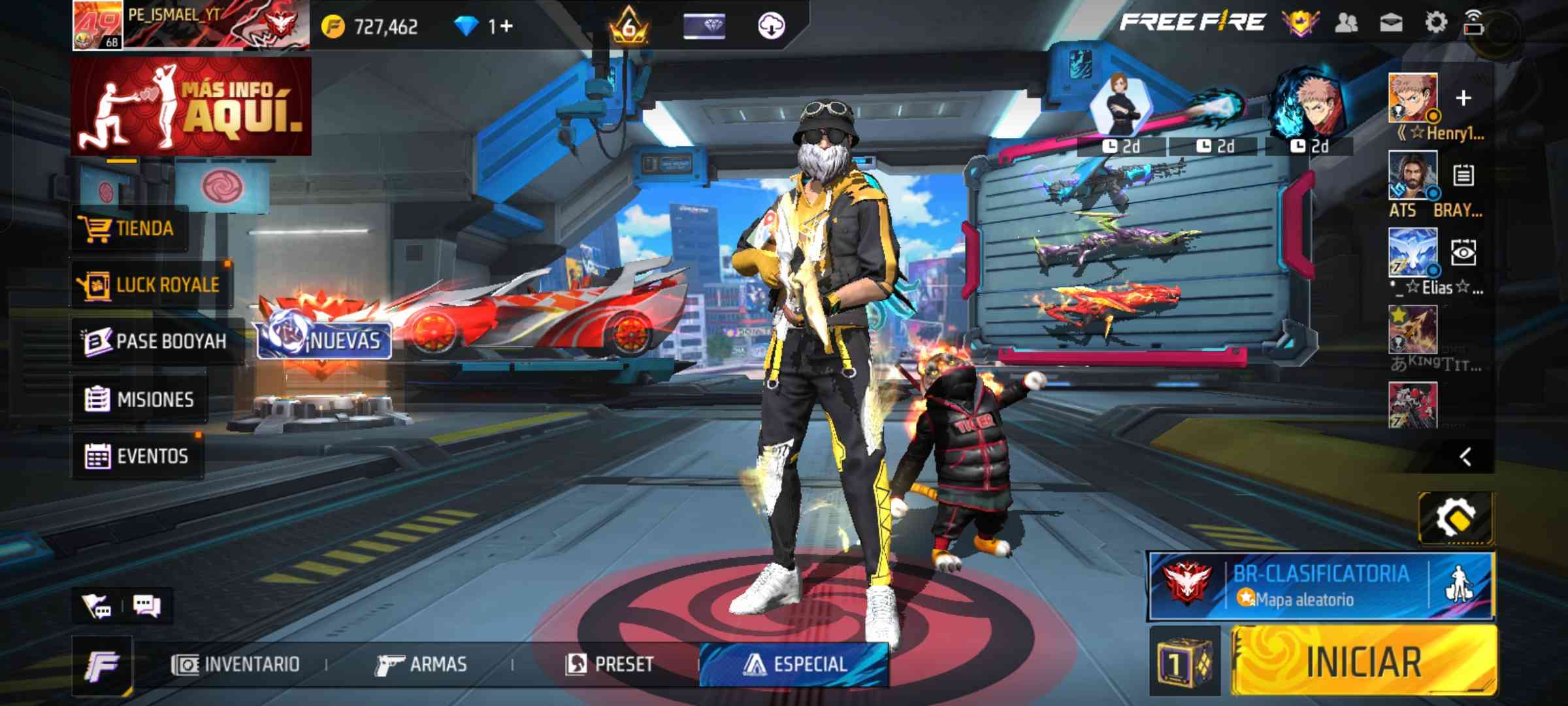
Task: Start the match with INICIAR
Action: click(x=1363, y=661)
